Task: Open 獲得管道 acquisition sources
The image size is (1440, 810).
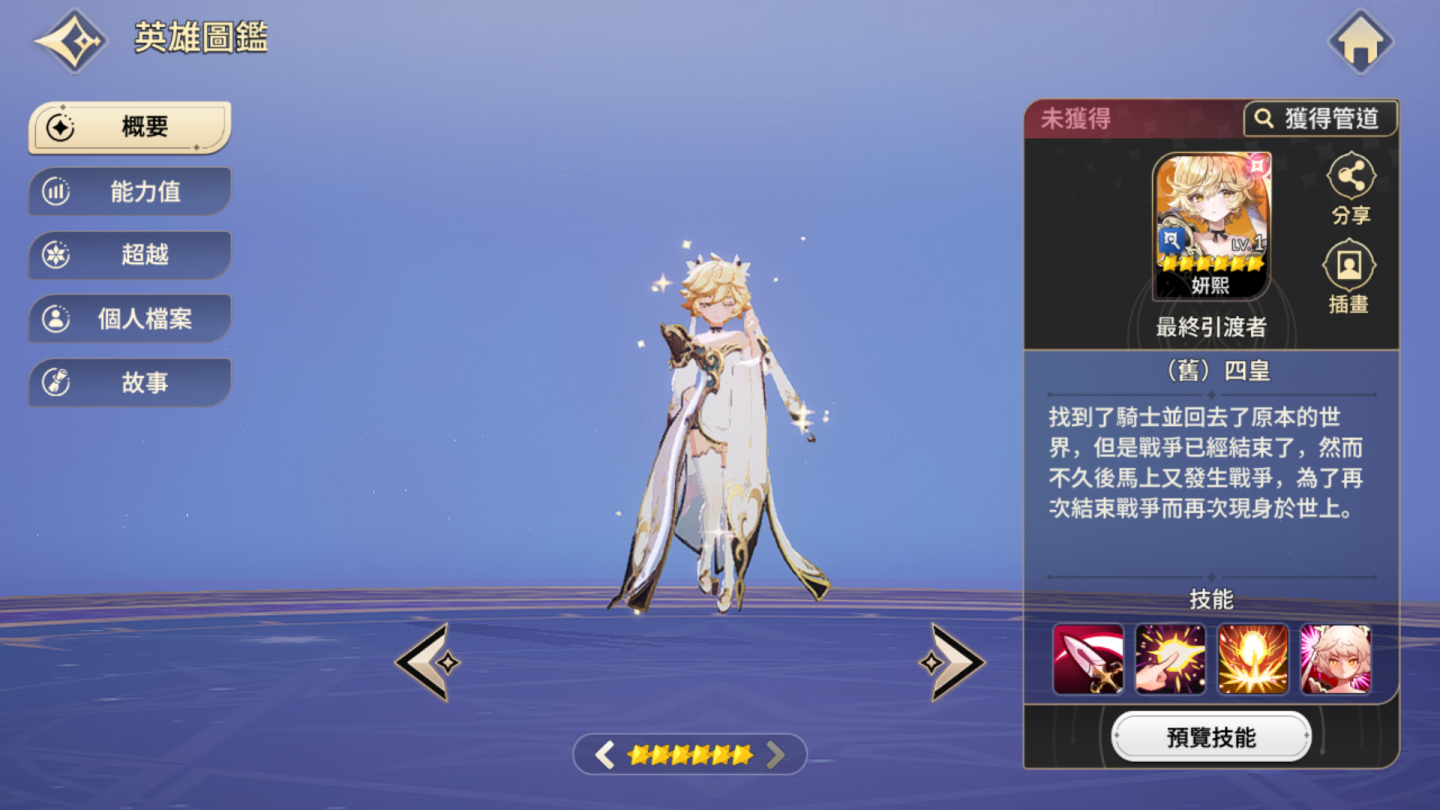Action: [1319, 119]
